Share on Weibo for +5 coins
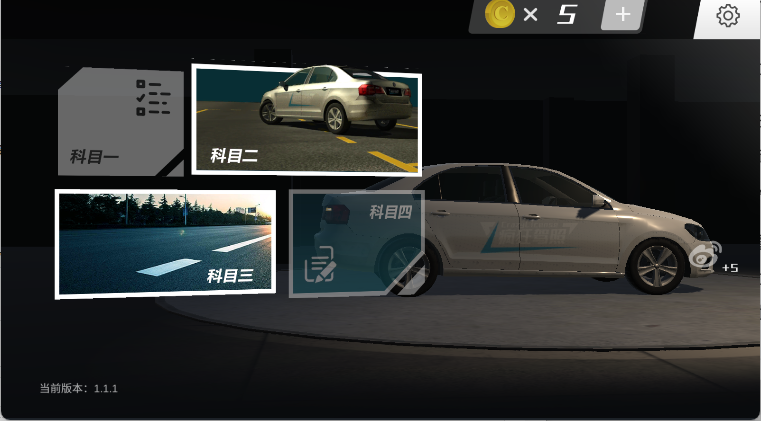 pyautogui.click(x=705, y=256)
